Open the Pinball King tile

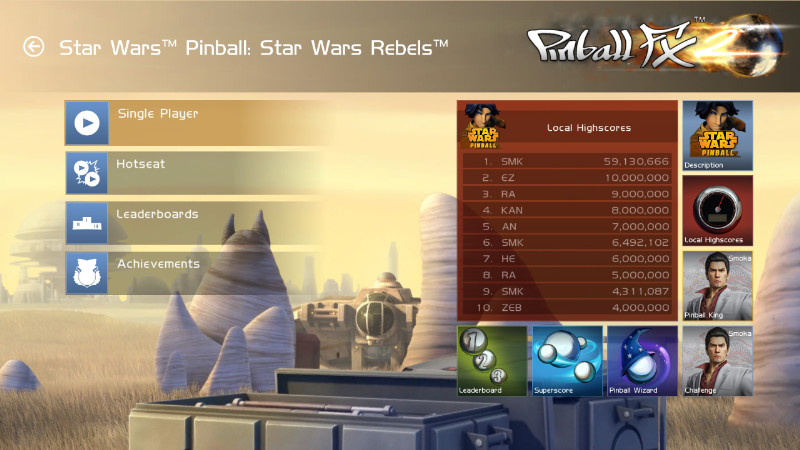(717, 285)
